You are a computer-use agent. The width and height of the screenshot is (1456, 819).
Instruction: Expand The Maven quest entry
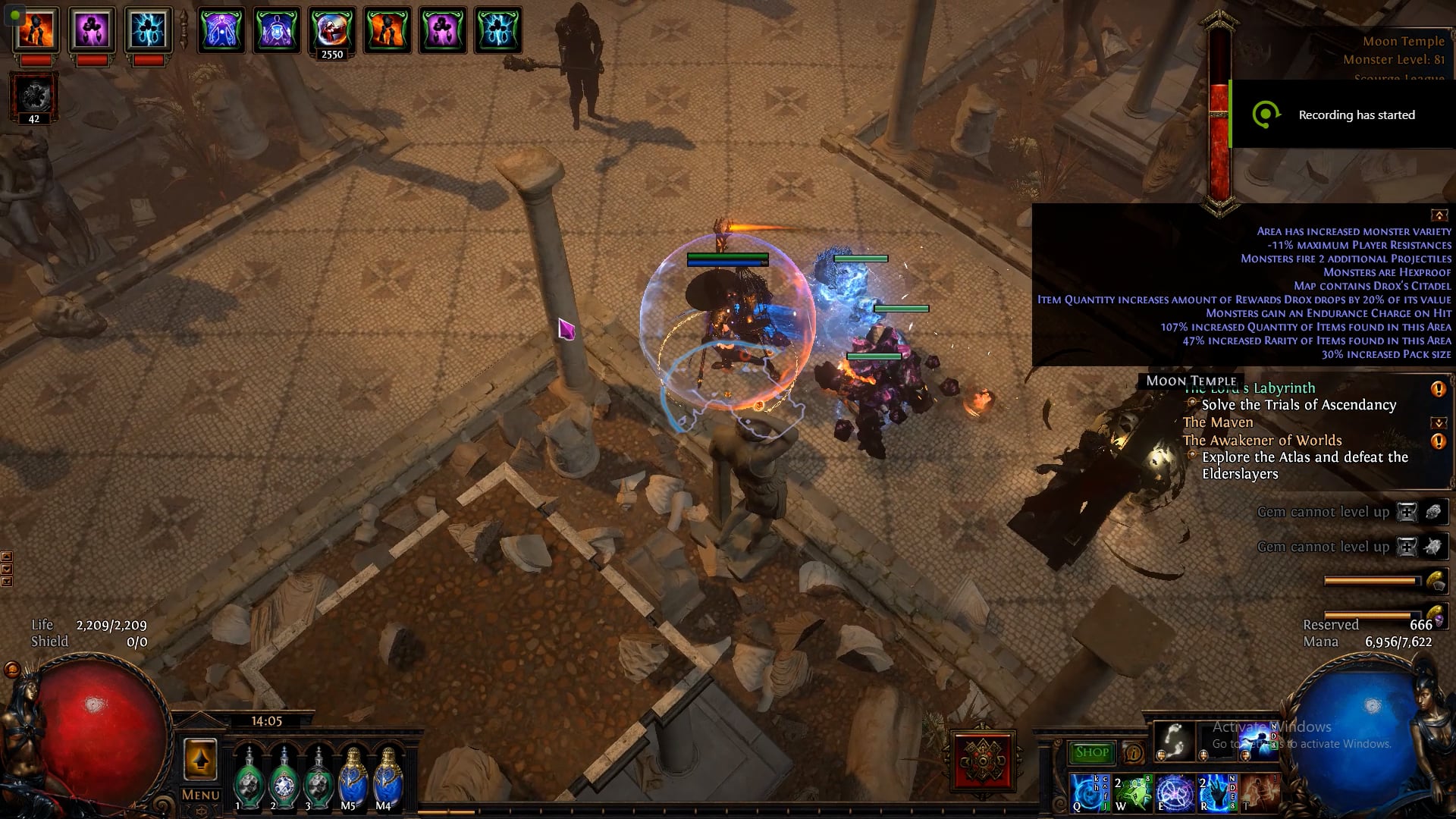pos(1439,422)
